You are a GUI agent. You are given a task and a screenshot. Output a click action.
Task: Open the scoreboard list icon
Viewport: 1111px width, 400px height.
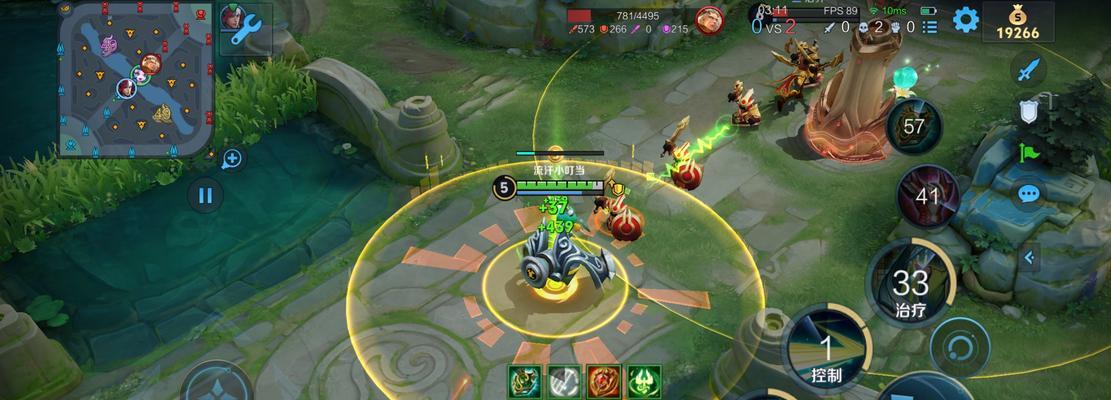[x=931, y=27]
